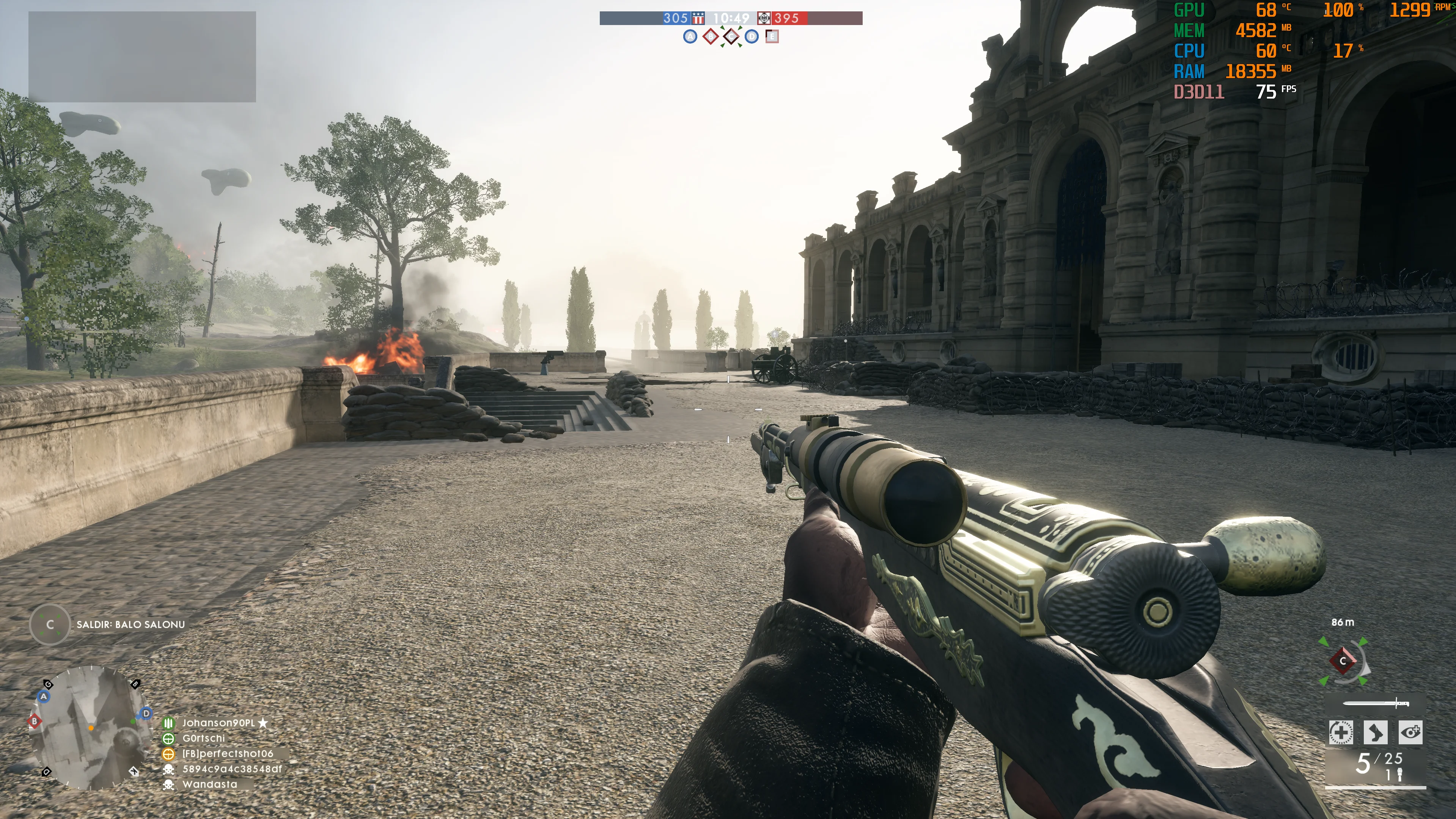
Task: Select objective D flag below the score bar
Action: tap(751, 37)
